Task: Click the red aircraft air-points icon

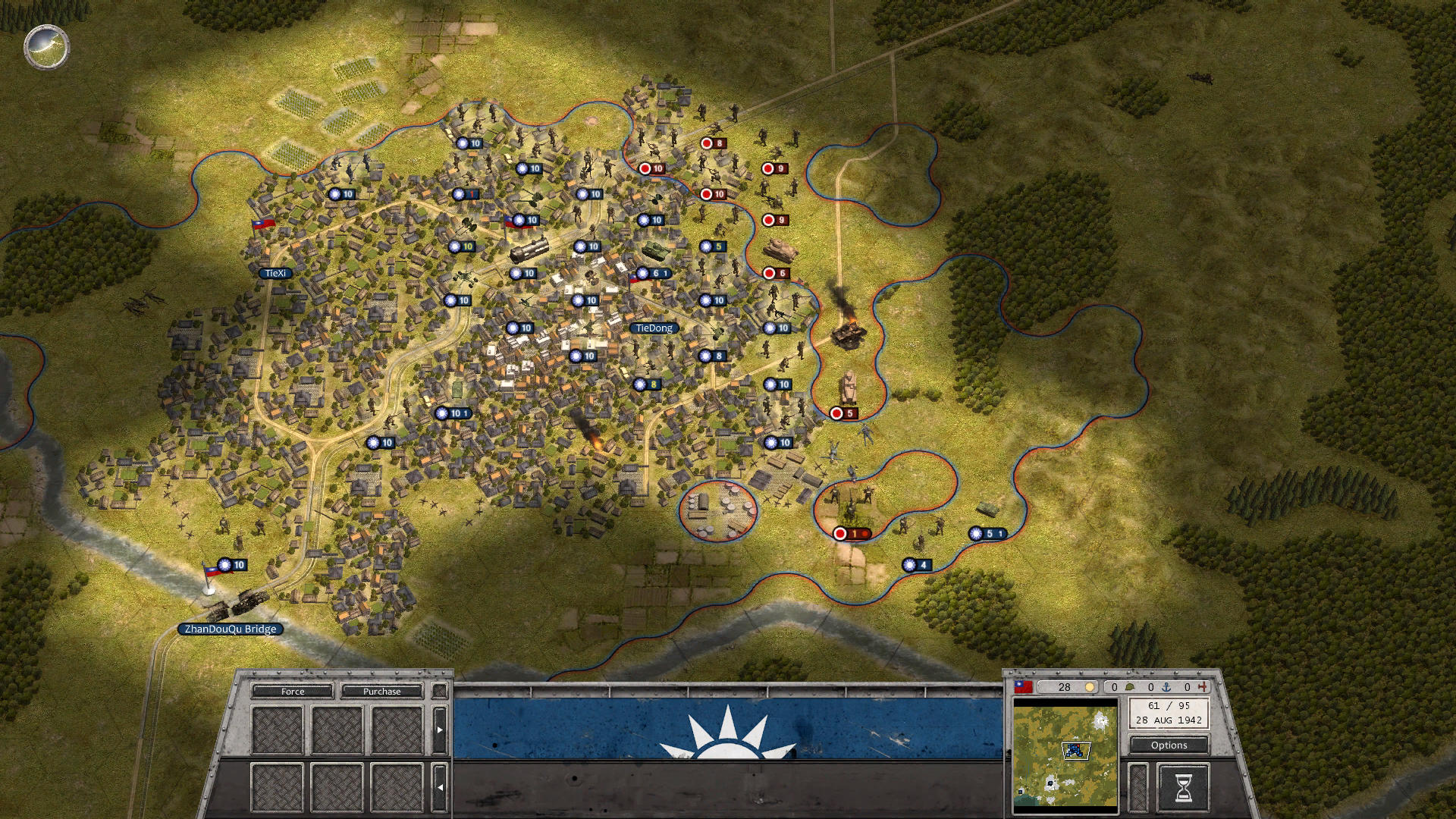Action: (1203, 686)
